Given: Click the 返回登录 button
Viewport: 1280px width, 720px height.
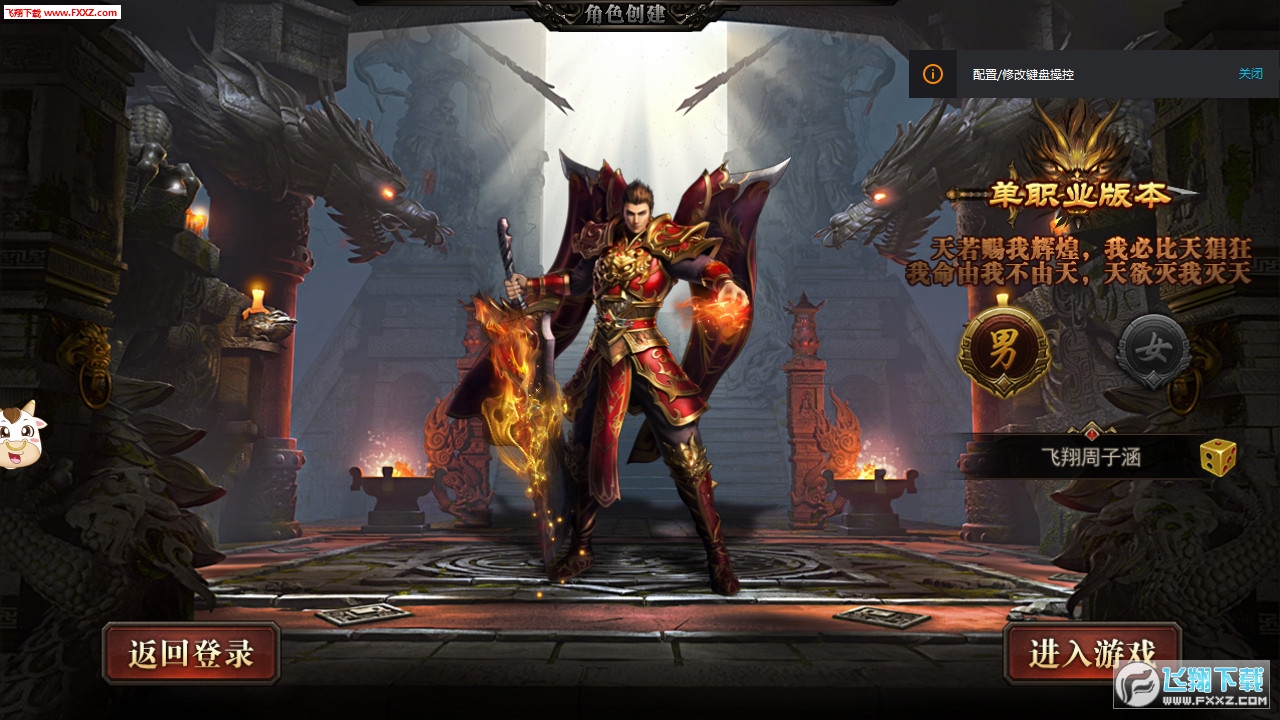Looking at the screenshot, I should click(191, 653).
